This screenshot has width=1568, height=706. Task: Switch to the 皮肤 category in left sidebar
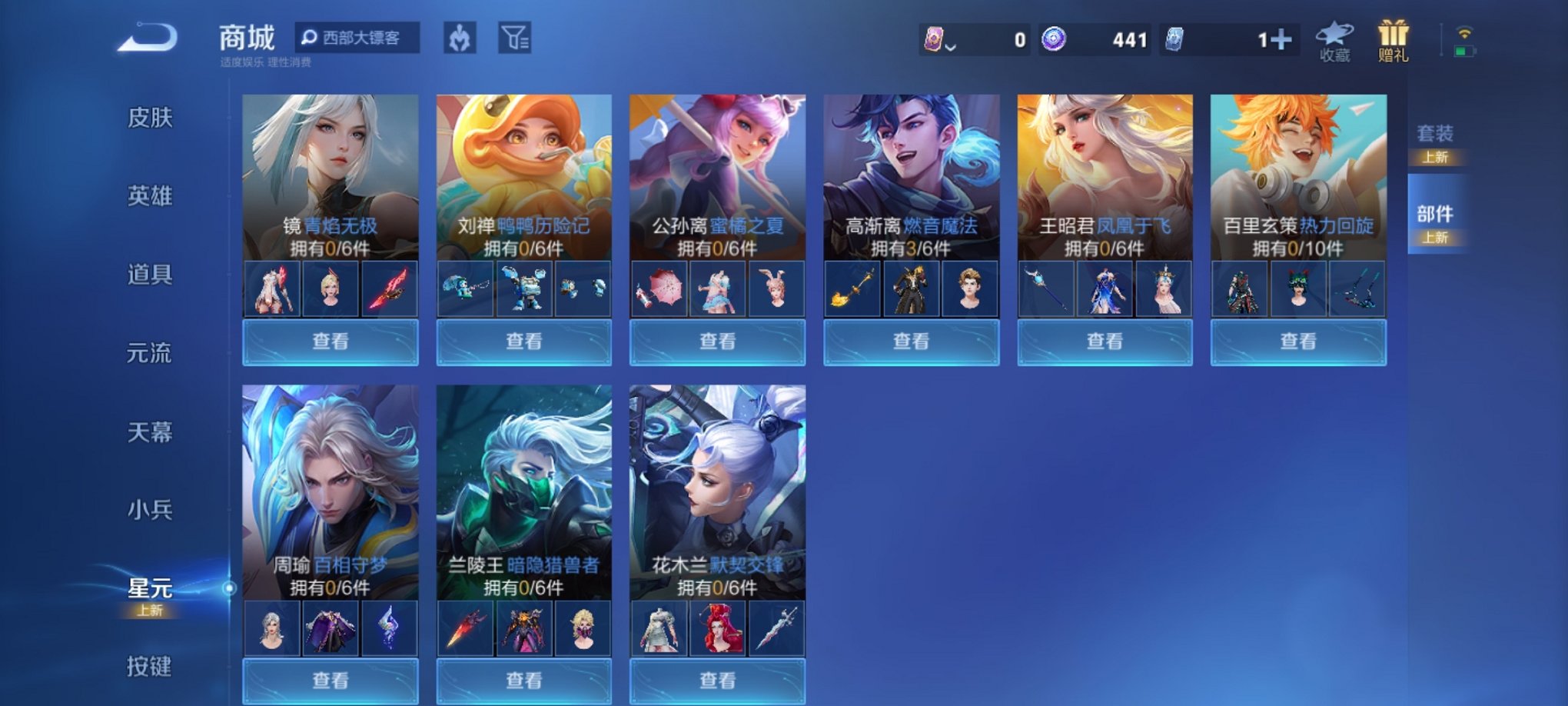(x=148, y=117)
